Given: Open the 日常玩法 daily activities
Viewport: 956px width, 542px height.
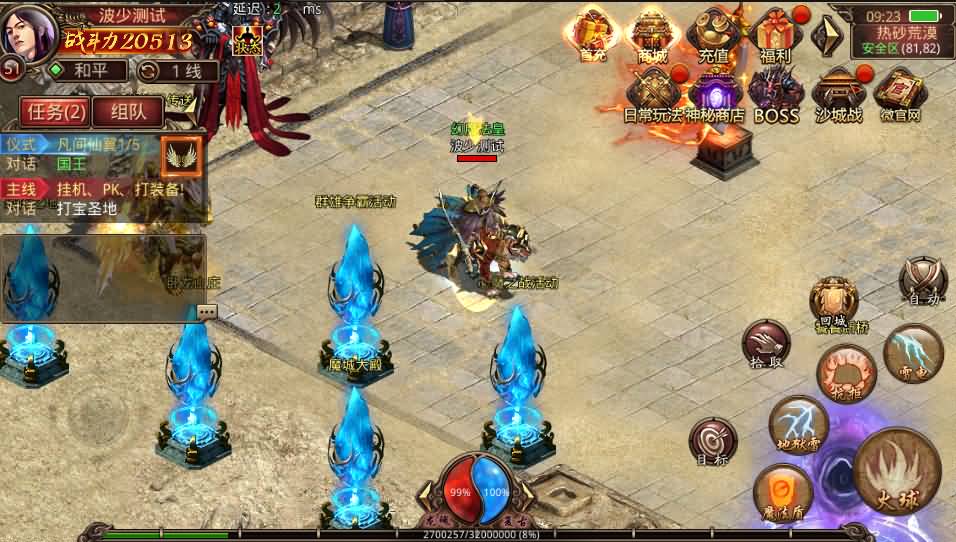Looking at the screenshot, I should point(655,93).
